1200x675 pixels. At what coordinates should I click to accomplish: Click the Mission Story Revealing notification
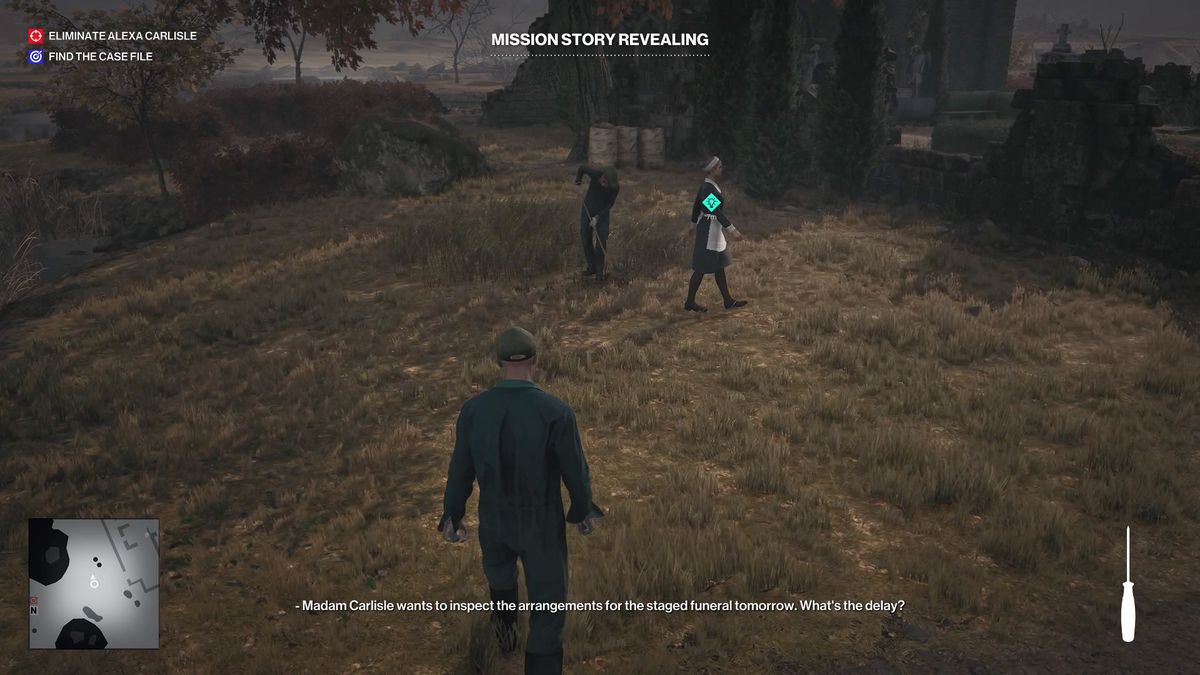[600, 40]
